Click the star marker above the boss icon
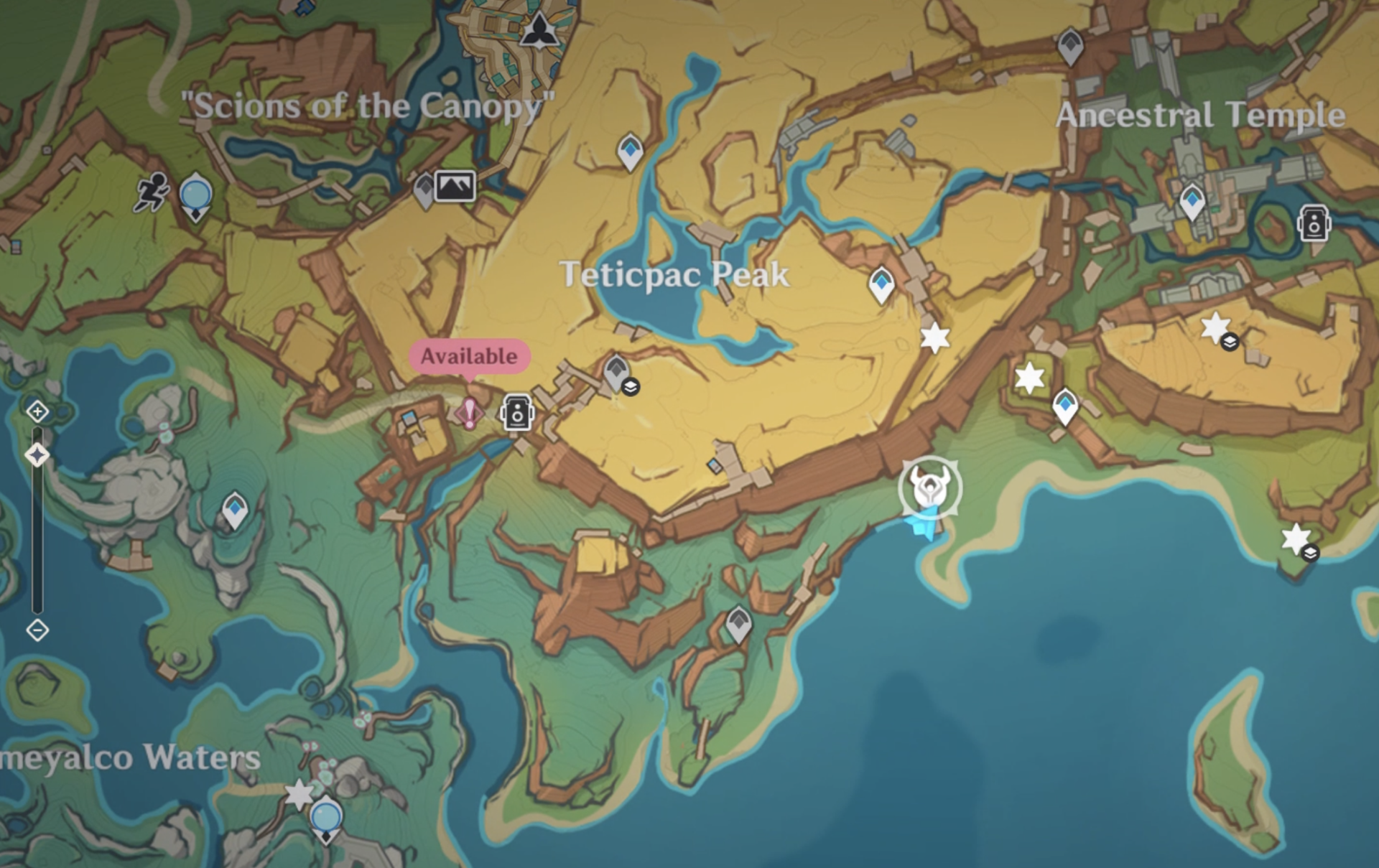Viewport: 1379px width, 868px height. (934, 336)
